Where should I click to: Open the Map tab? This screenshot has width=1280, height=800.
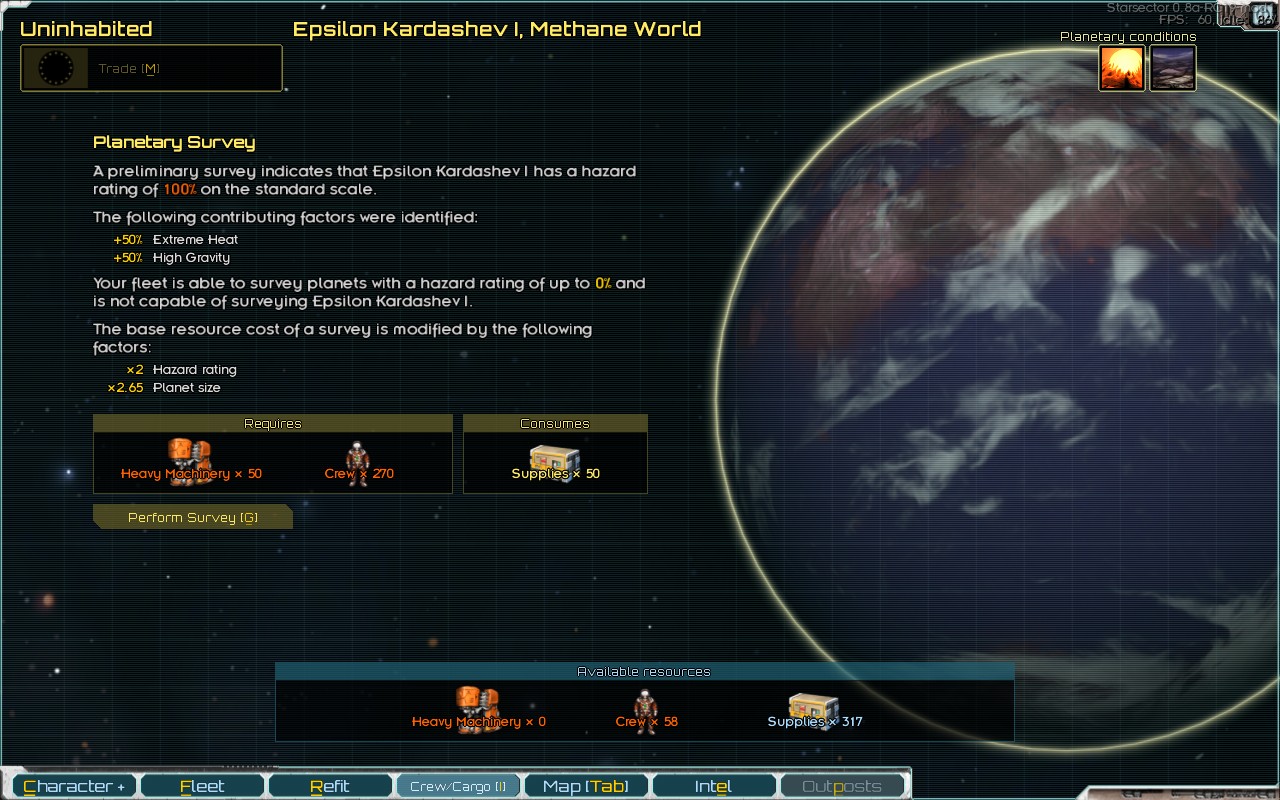[586, 786]
